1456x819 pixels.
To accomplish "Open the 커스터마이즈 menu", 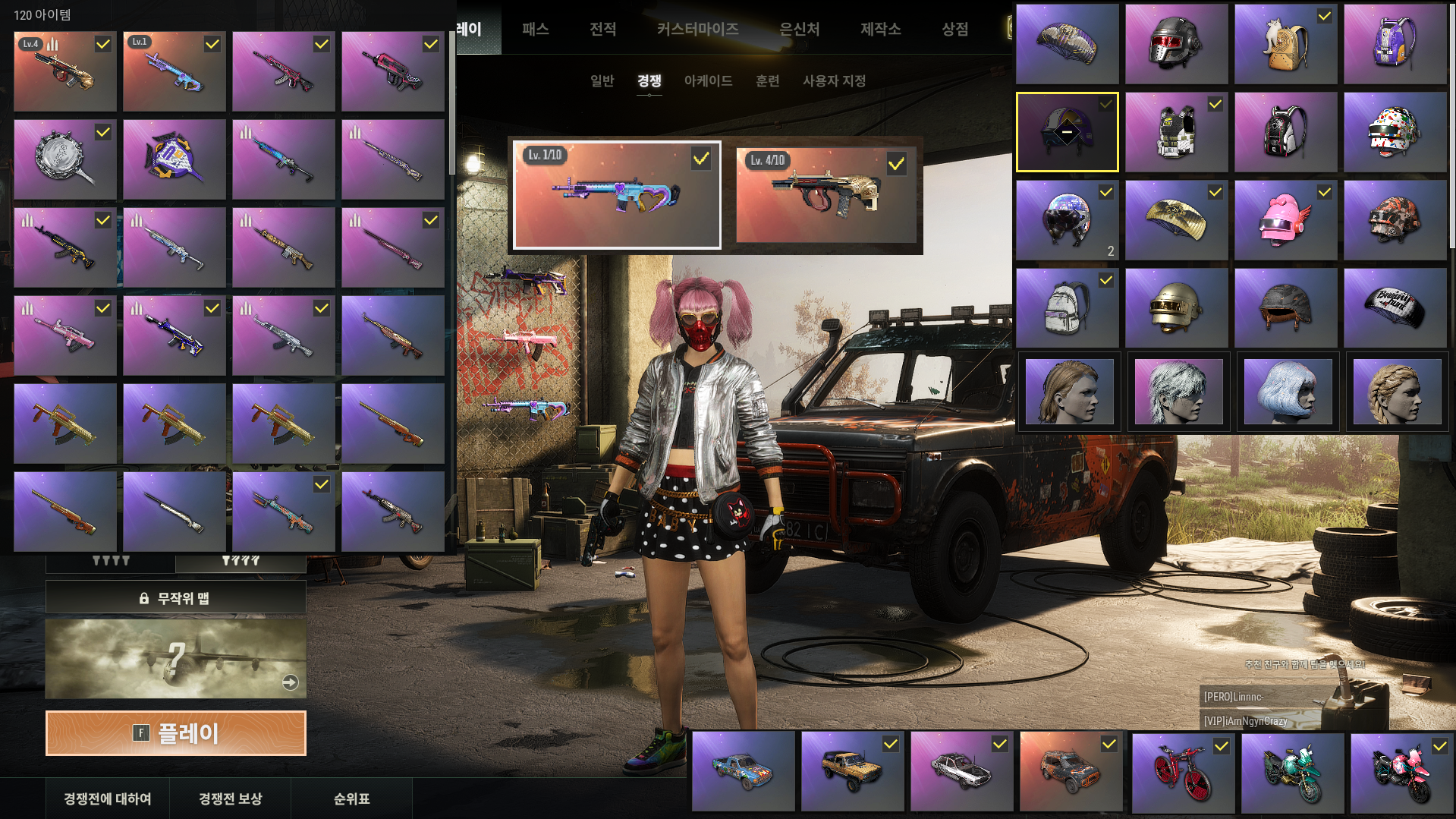I will (x=697, y=29).
